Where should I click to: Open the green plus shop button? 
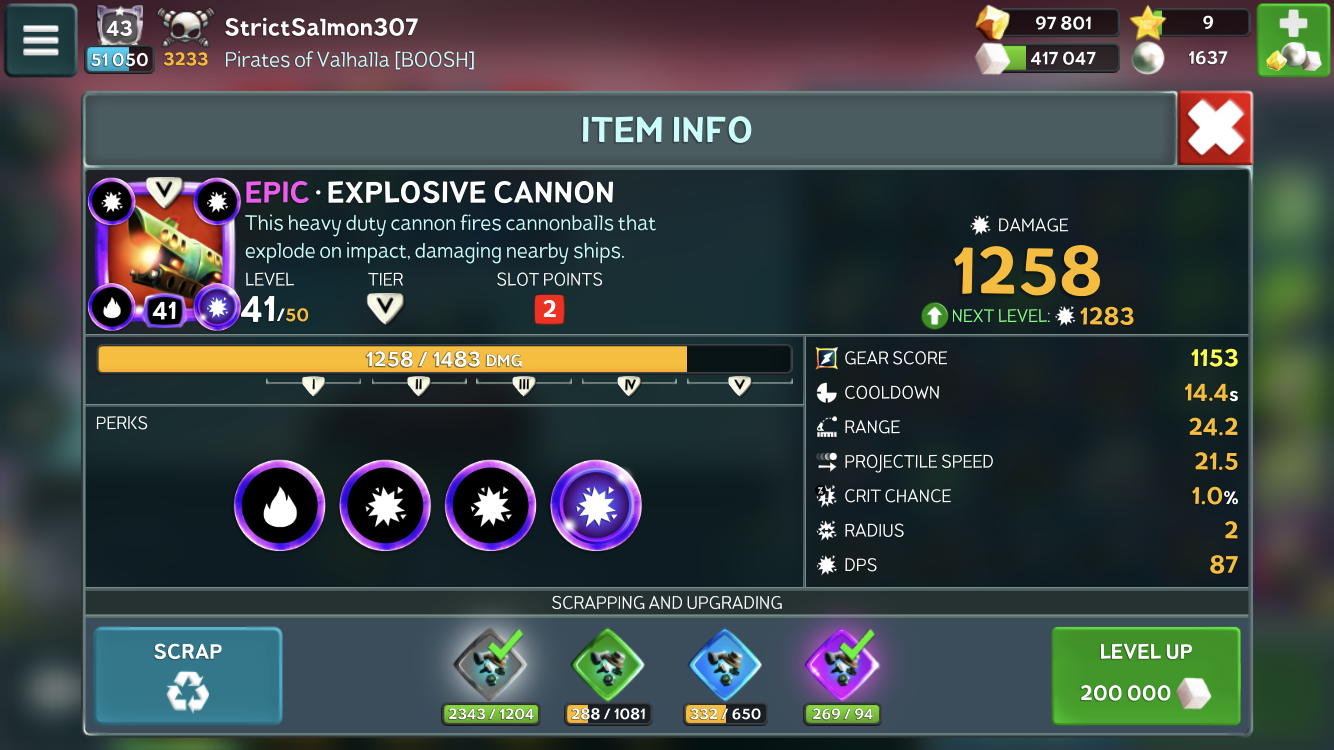(x=1292, y=41)
